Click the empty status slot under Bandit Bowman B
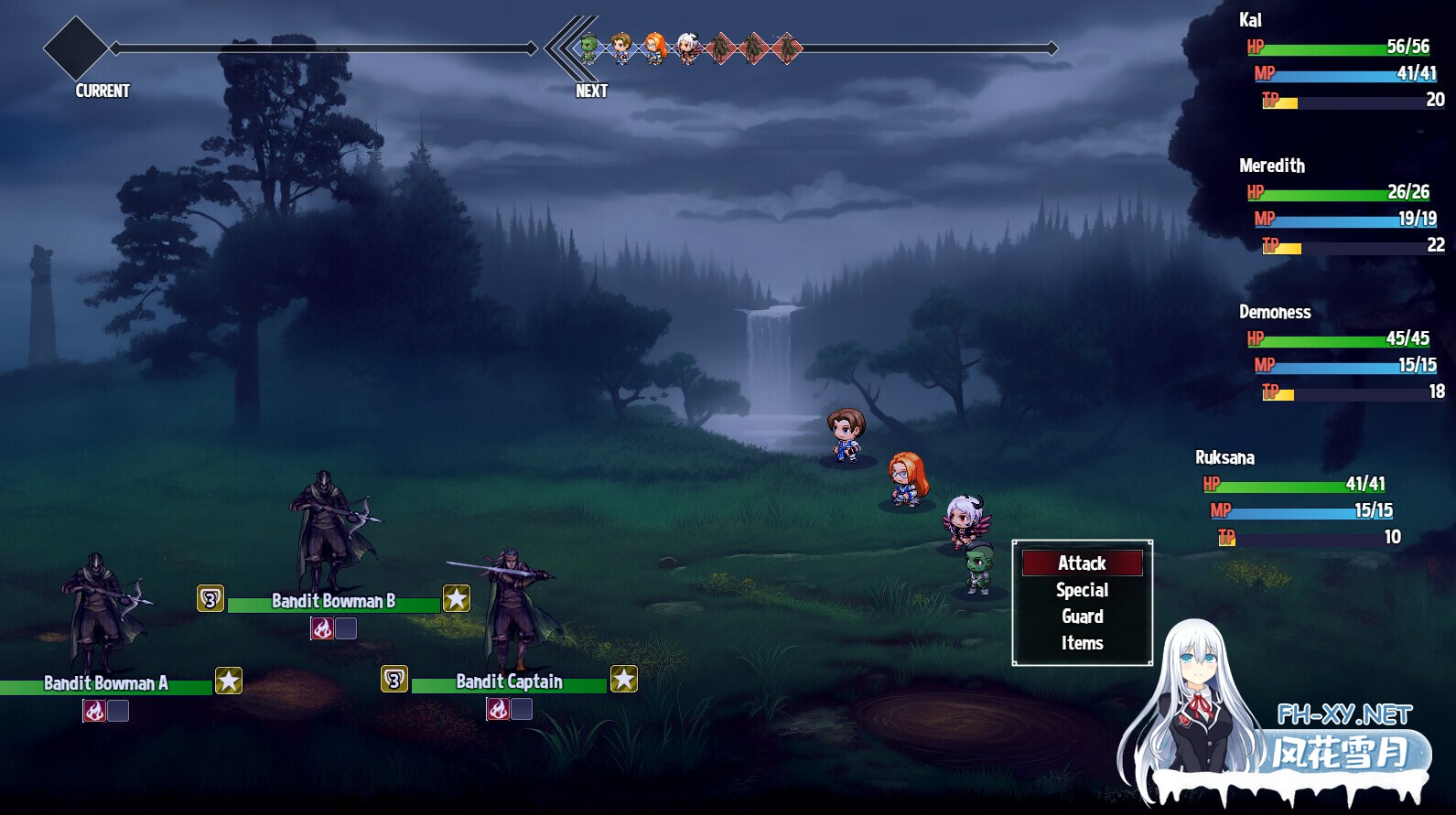 pos(345,627)
